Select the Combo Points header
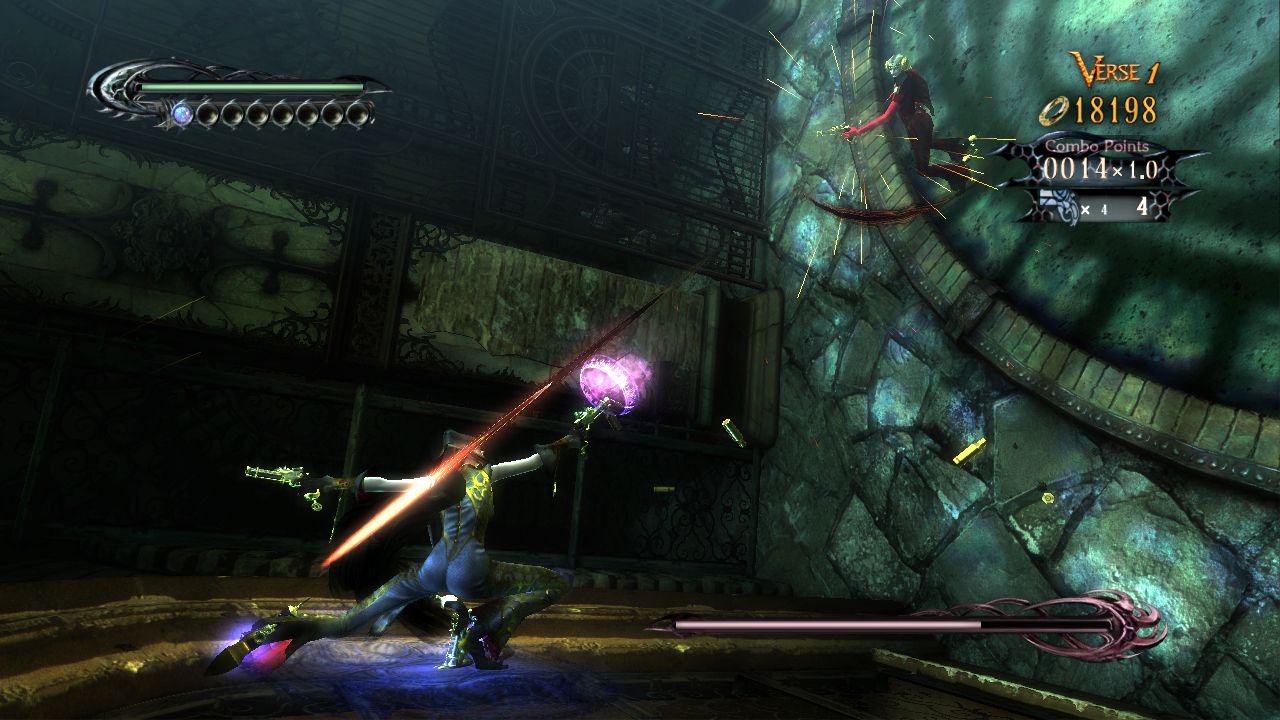Screen dimensions: 1280x720 coord(1097,146)
